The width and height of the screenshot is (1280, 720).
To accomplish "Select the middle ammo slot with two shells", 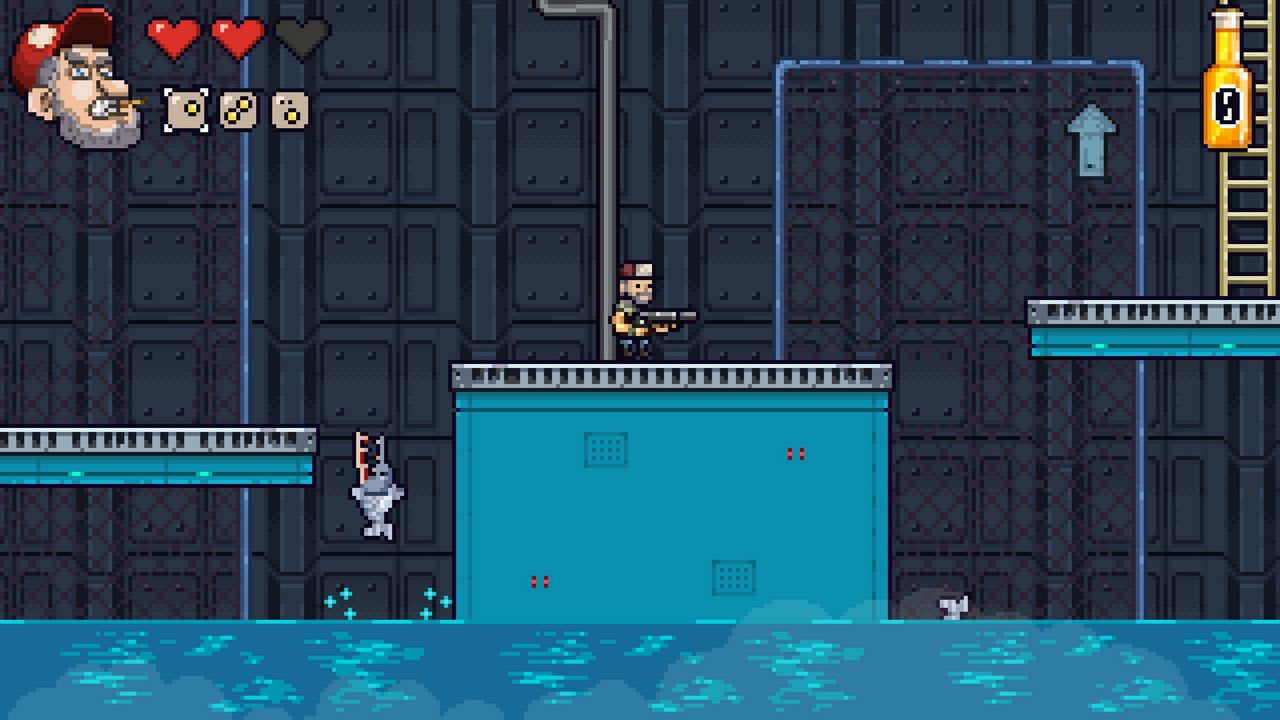I will coord(237,110).
